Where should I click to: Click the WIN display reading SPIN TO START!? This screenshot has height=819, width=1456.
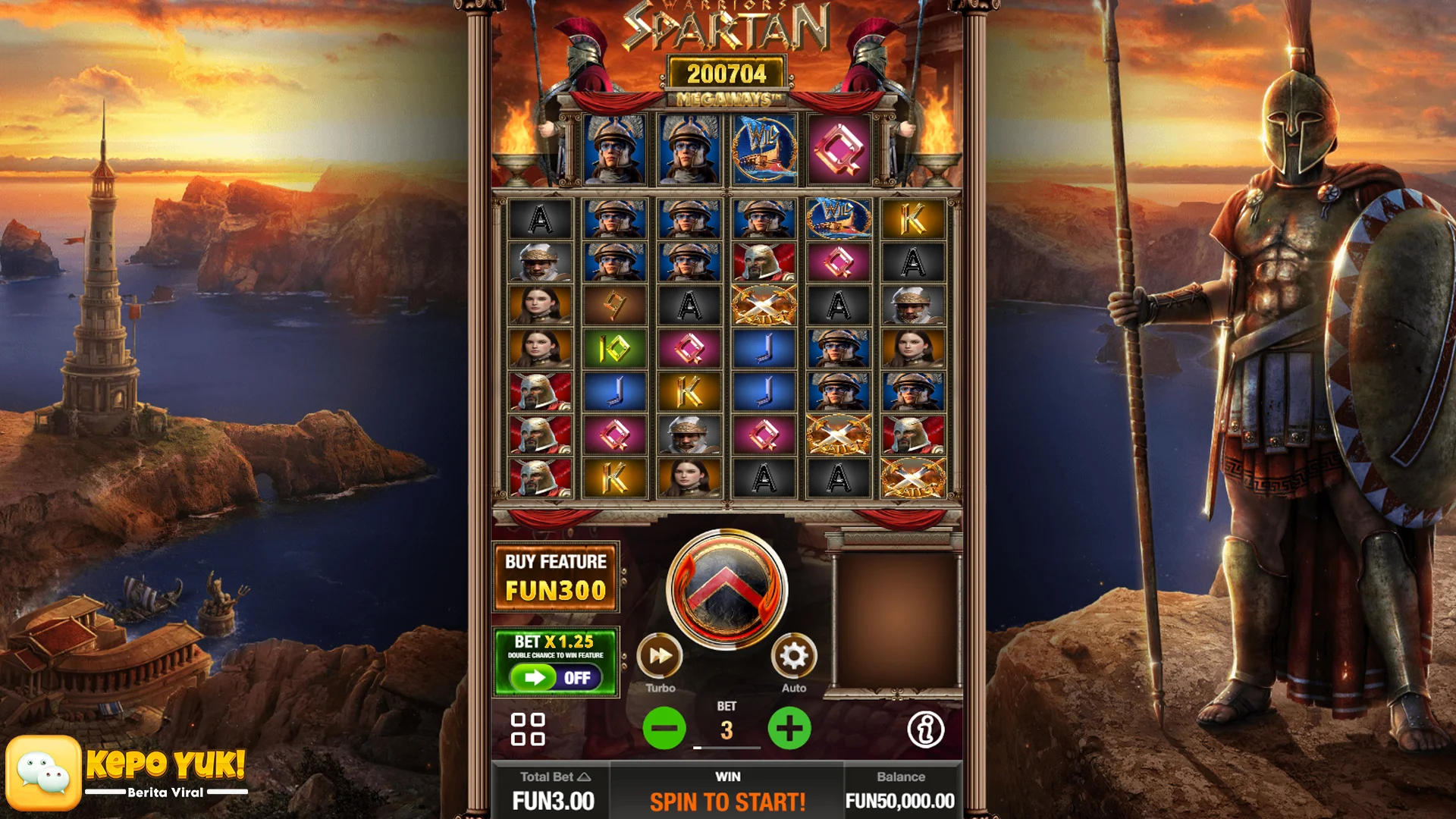click(x=727, y=799)
